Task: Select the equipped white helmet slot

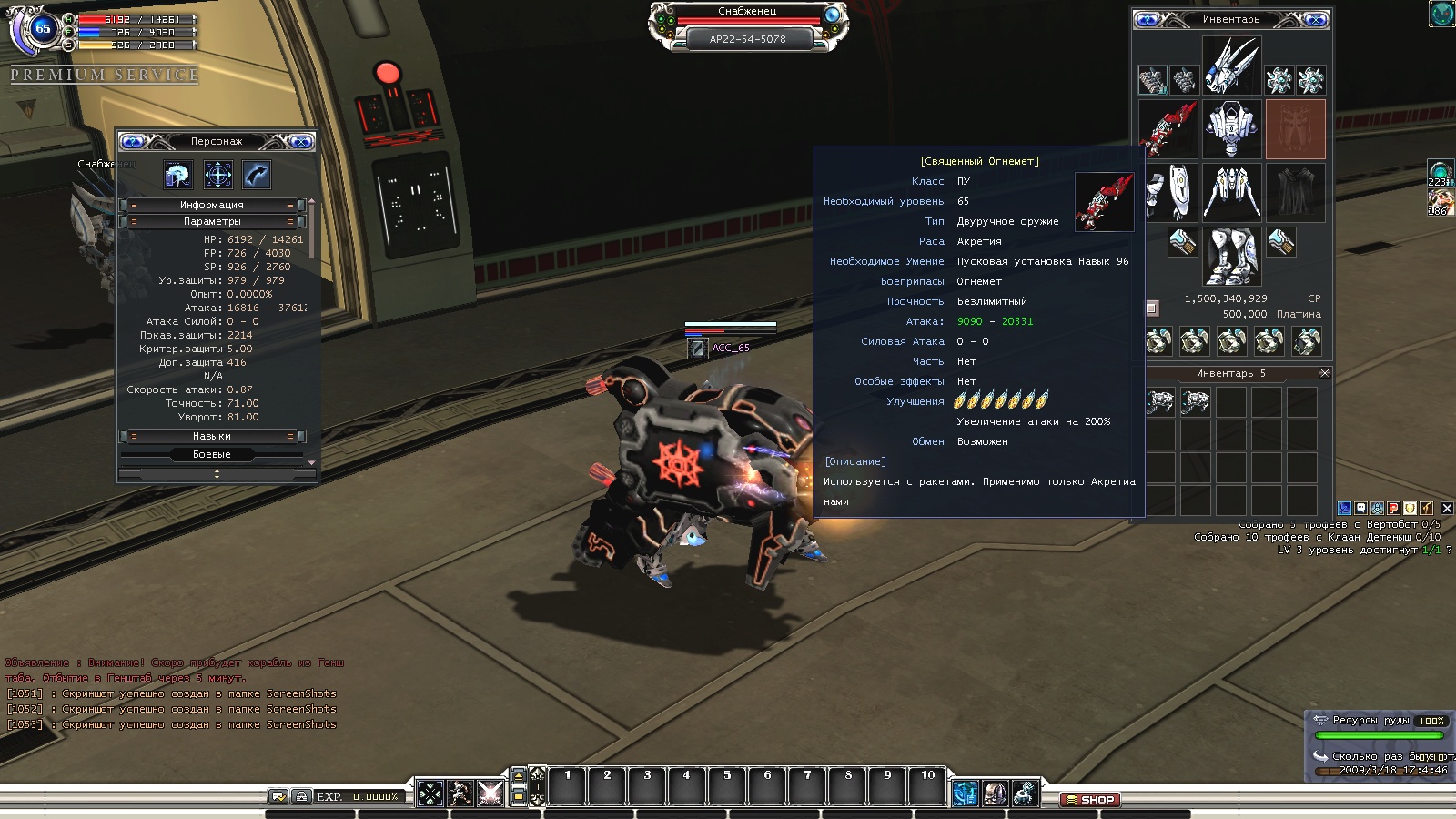Action: click(1231, 66)
